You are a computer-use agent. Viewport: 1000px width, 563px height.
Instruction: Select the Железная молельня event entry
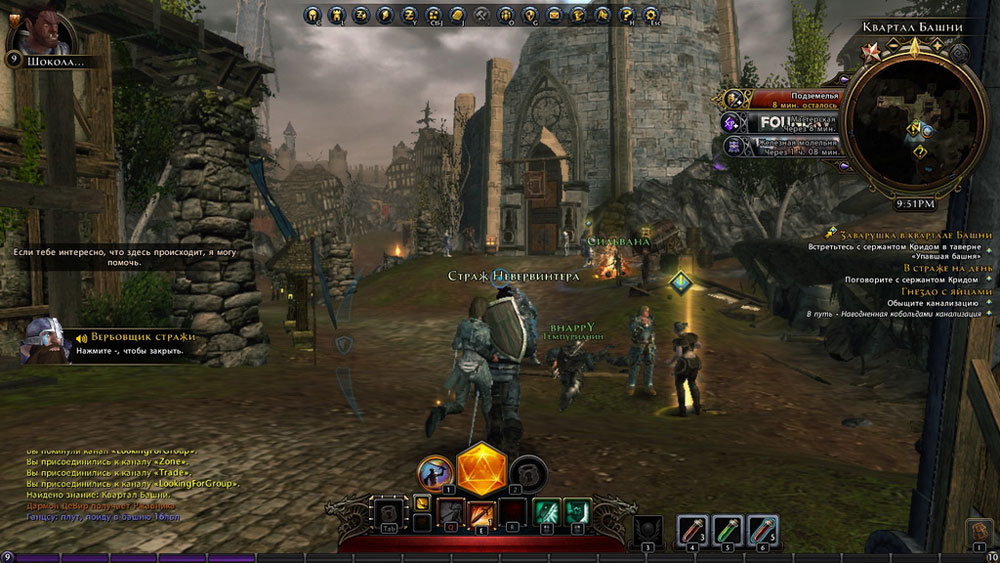(x=783, y=146)
